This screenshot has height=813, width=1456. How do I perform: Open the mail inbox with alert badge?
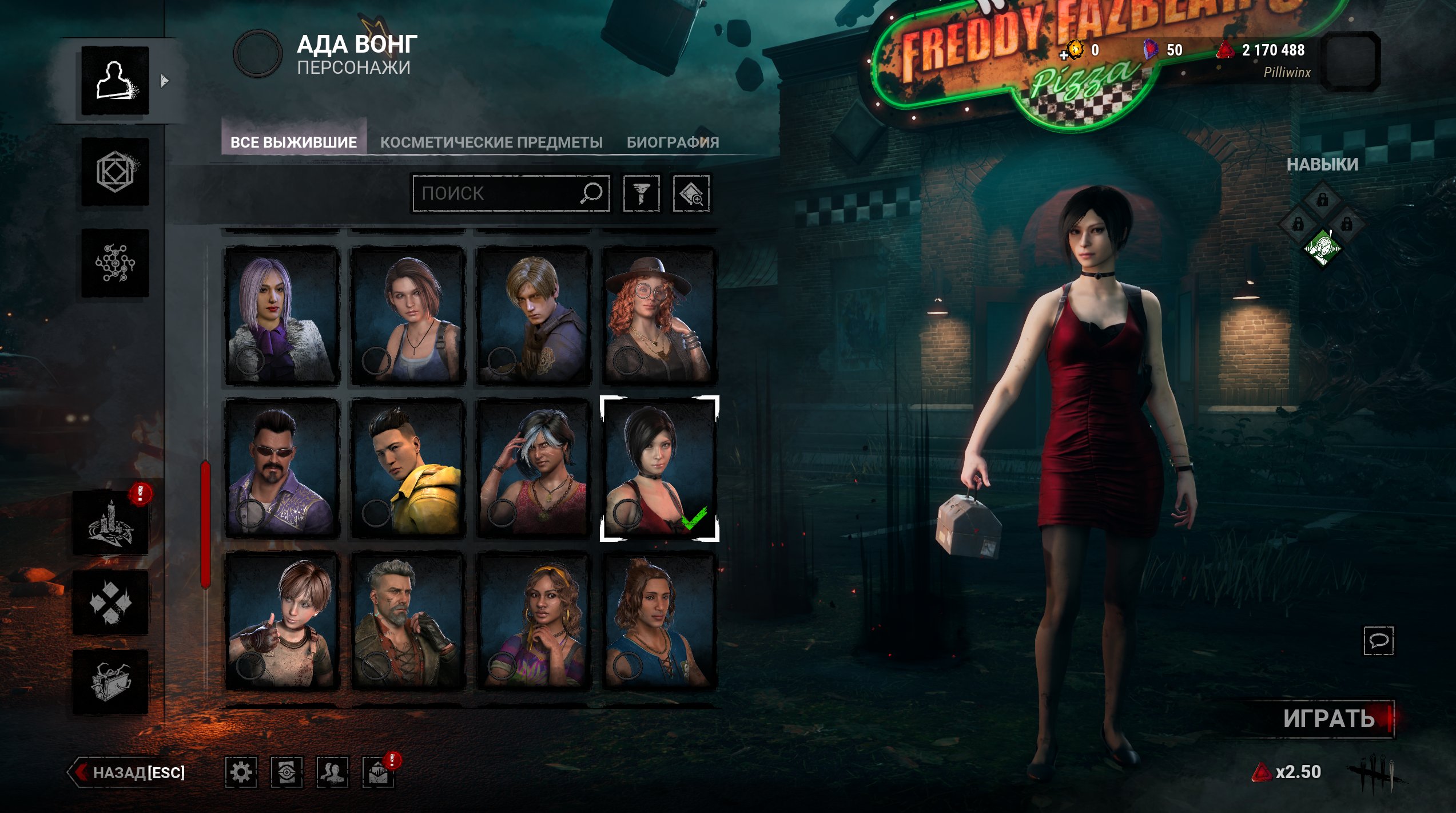pos(378,774)
